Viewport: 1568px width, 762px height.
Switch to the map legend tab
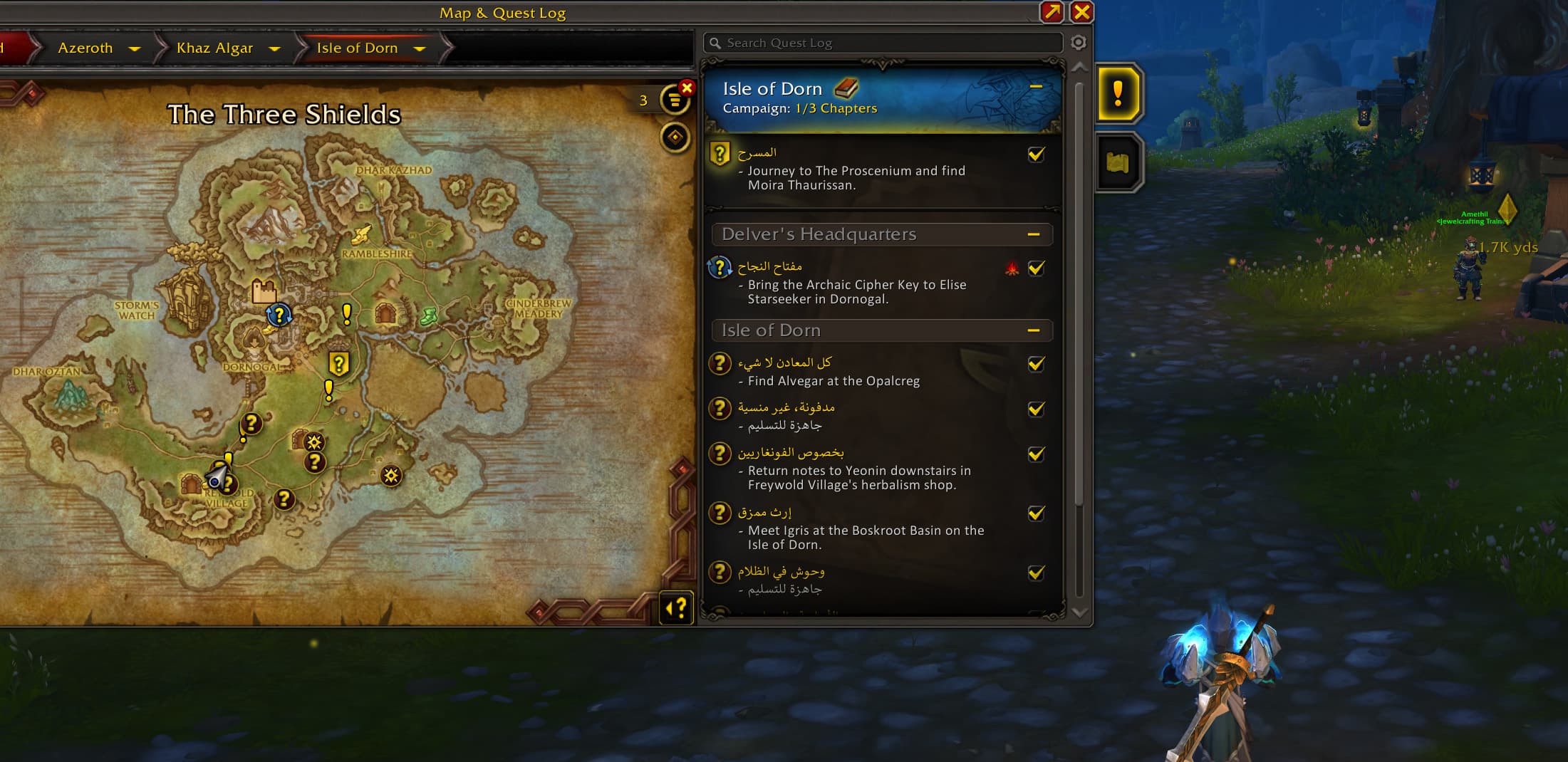point(1118,162)
